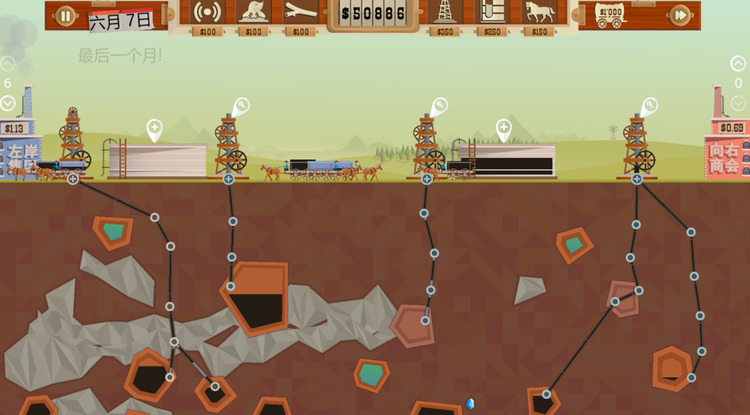Pause the game with the pause button

tap(65, 15)
